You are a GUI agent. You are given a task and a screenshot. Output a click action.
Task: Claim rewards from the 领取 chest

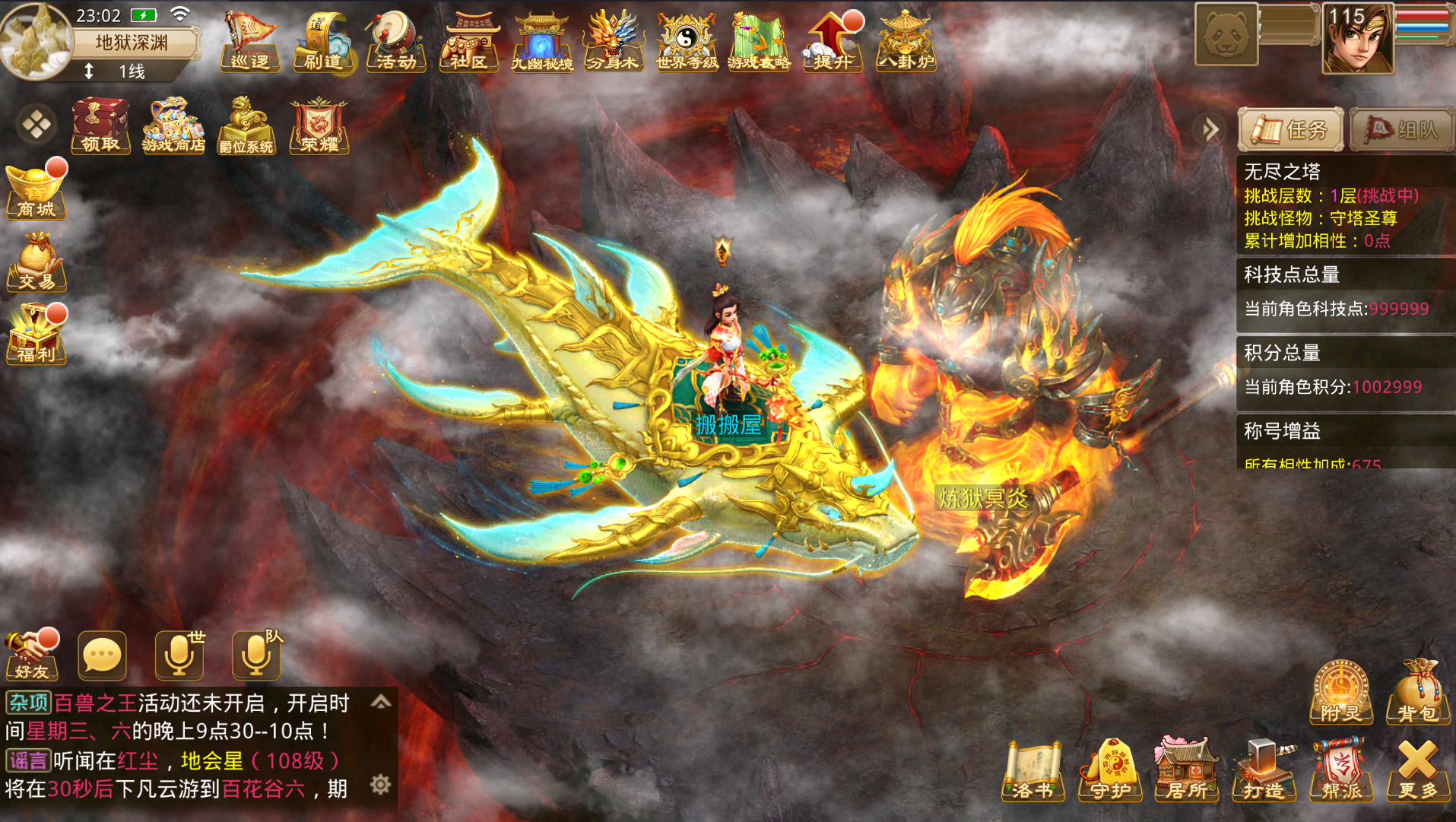click(100, 125)
